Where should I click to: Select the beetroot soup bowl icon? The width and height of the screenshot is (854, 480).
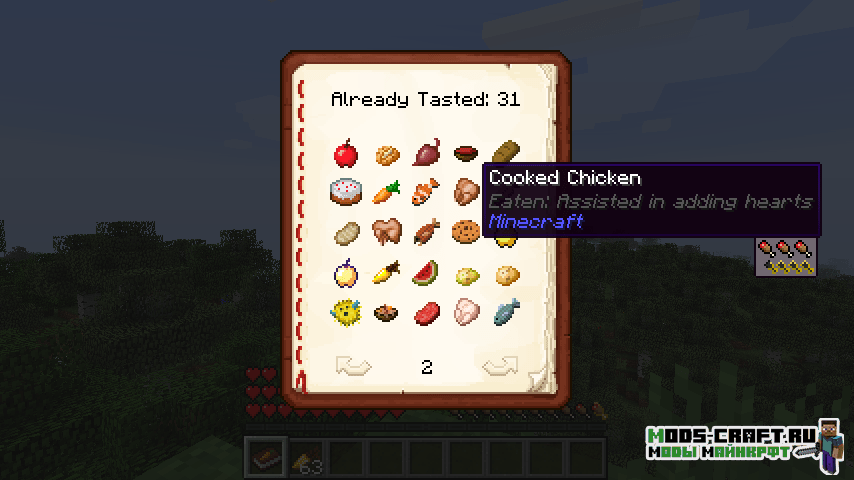(464, 154)
